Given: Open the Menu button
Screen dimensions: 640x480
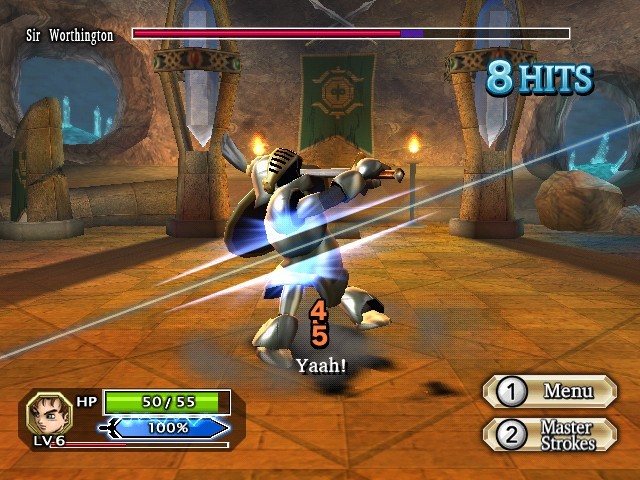Looking at the screenshot, I should tap(550, 392).
